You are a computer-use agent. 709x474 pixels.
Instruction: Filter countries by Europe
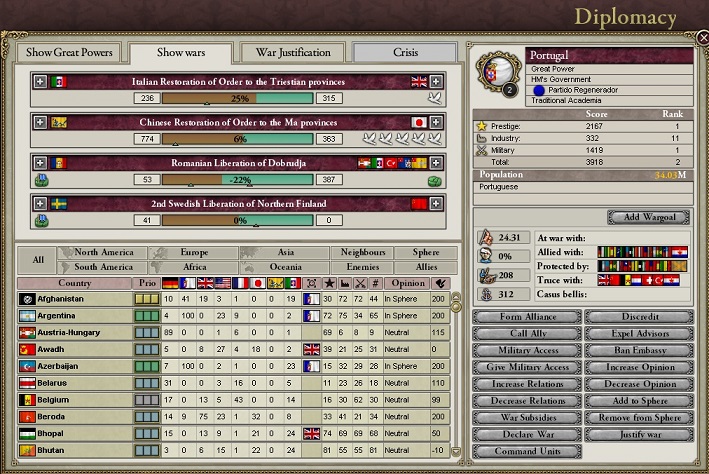click(x=195, y=253)
